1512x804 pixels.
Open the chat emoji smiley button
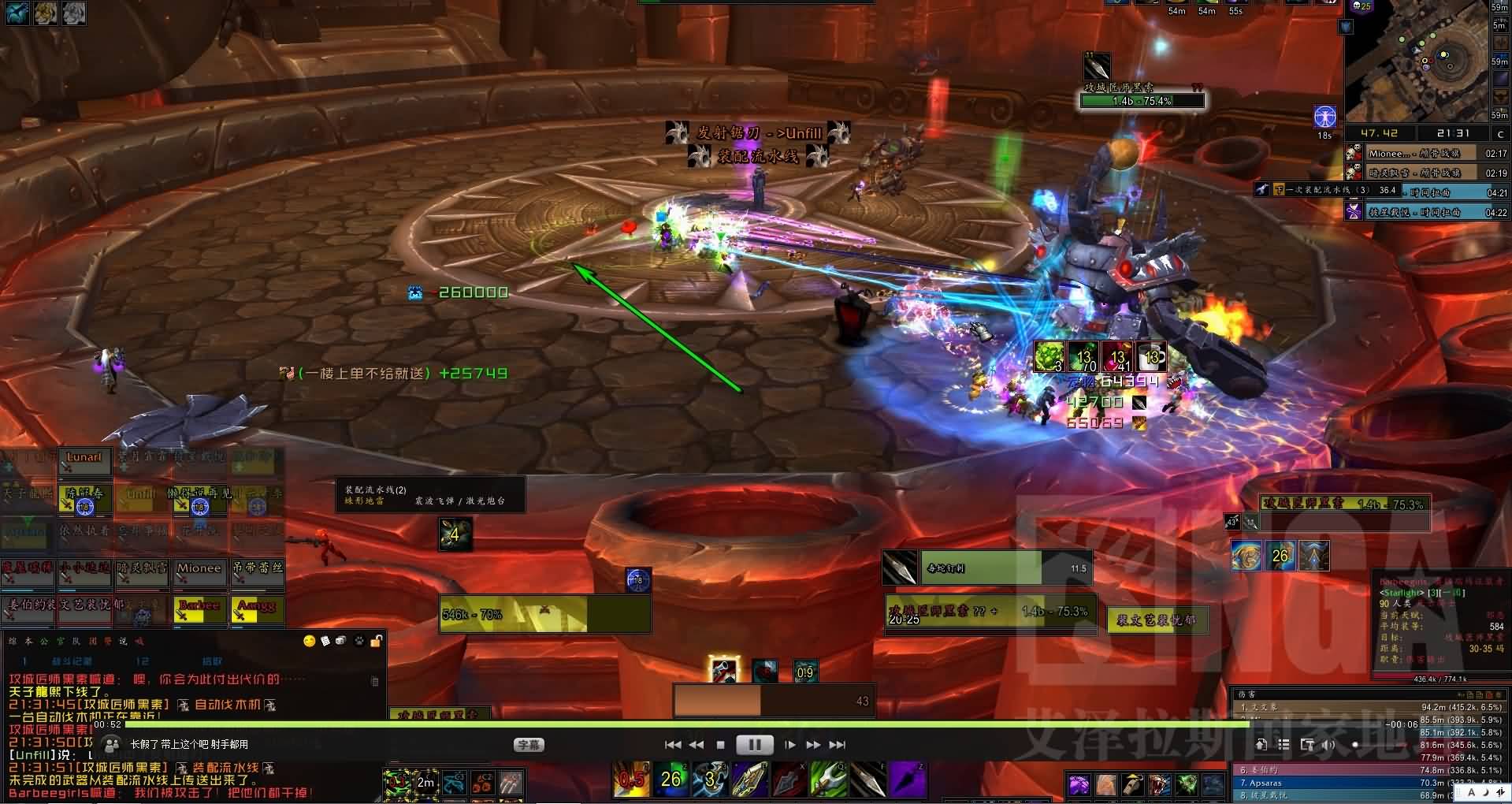[310, 642]
